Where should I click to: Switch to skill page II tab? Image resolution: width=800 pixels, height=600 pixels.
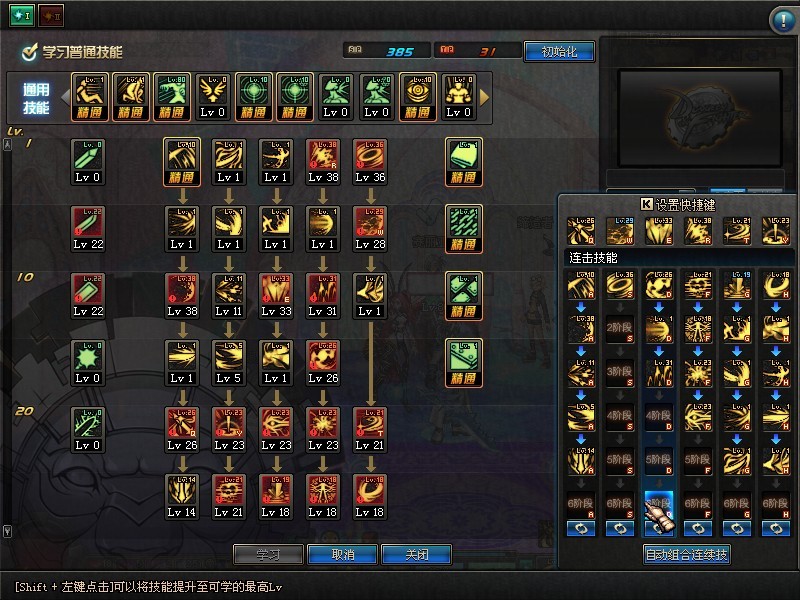(x=50, y=16)
